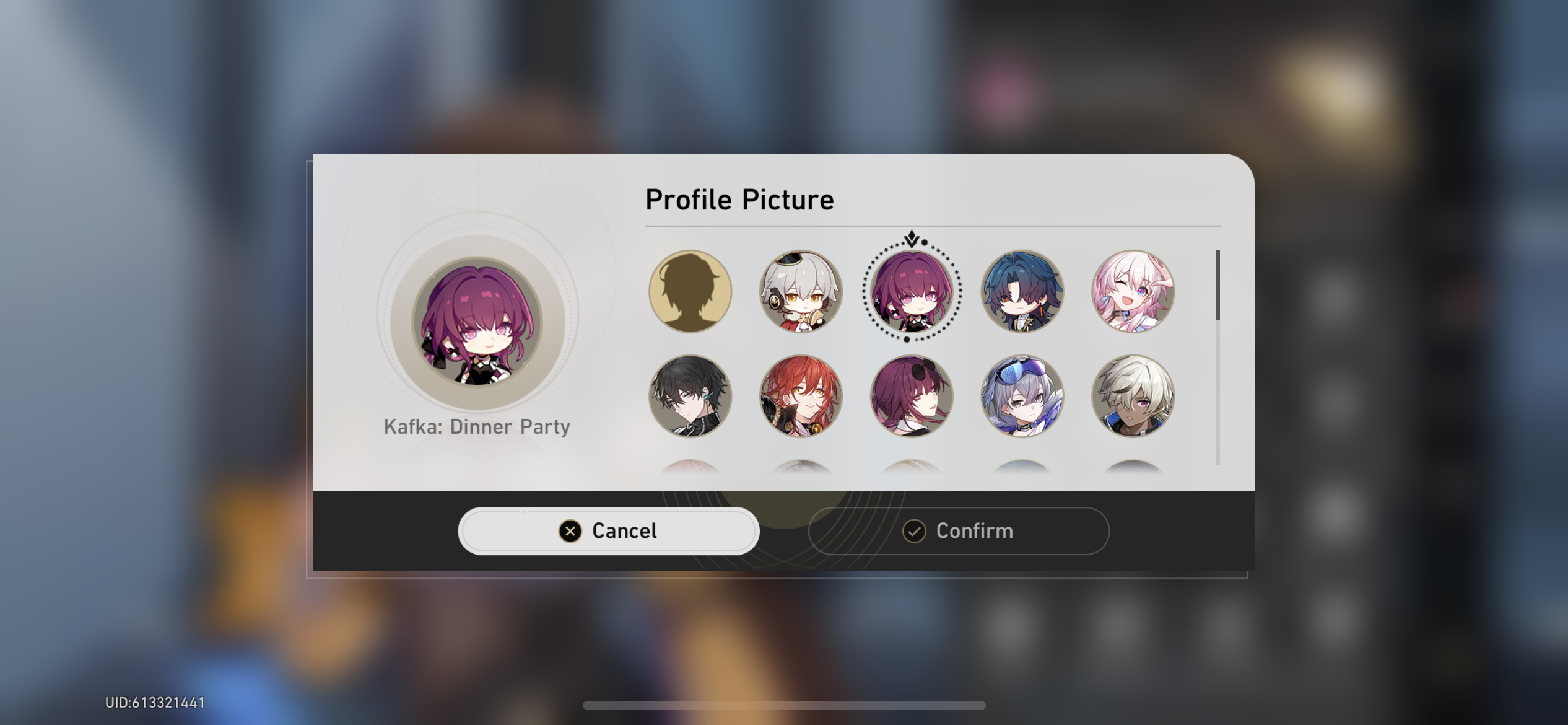Select the Aventurine avatar with purple eyes
The image size is (1568, 725).
click(x=1131, y=398)
